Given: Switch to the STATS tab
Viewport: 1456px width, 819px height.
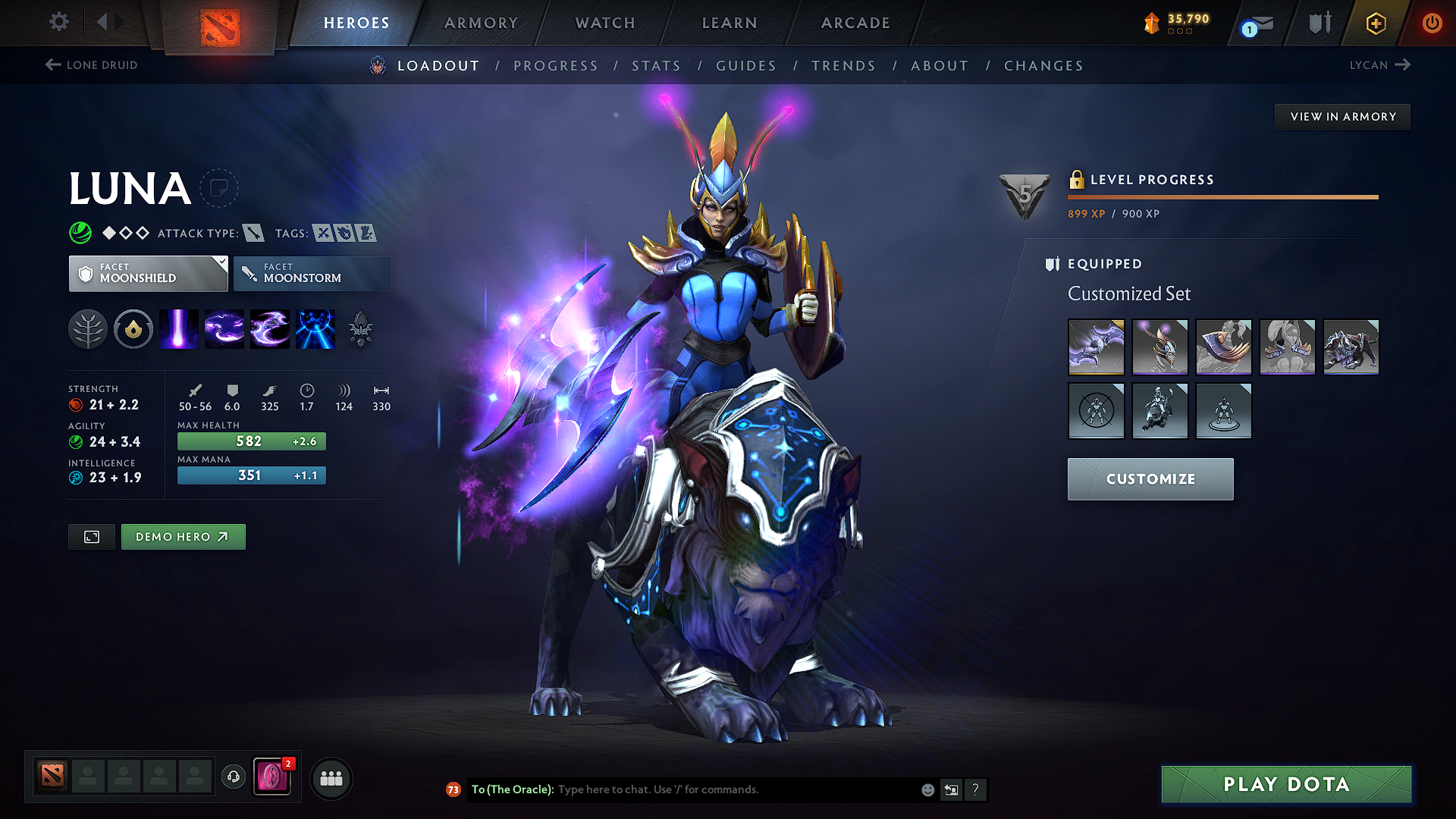Looking at the screenshot, I should (x=656, y=66).
